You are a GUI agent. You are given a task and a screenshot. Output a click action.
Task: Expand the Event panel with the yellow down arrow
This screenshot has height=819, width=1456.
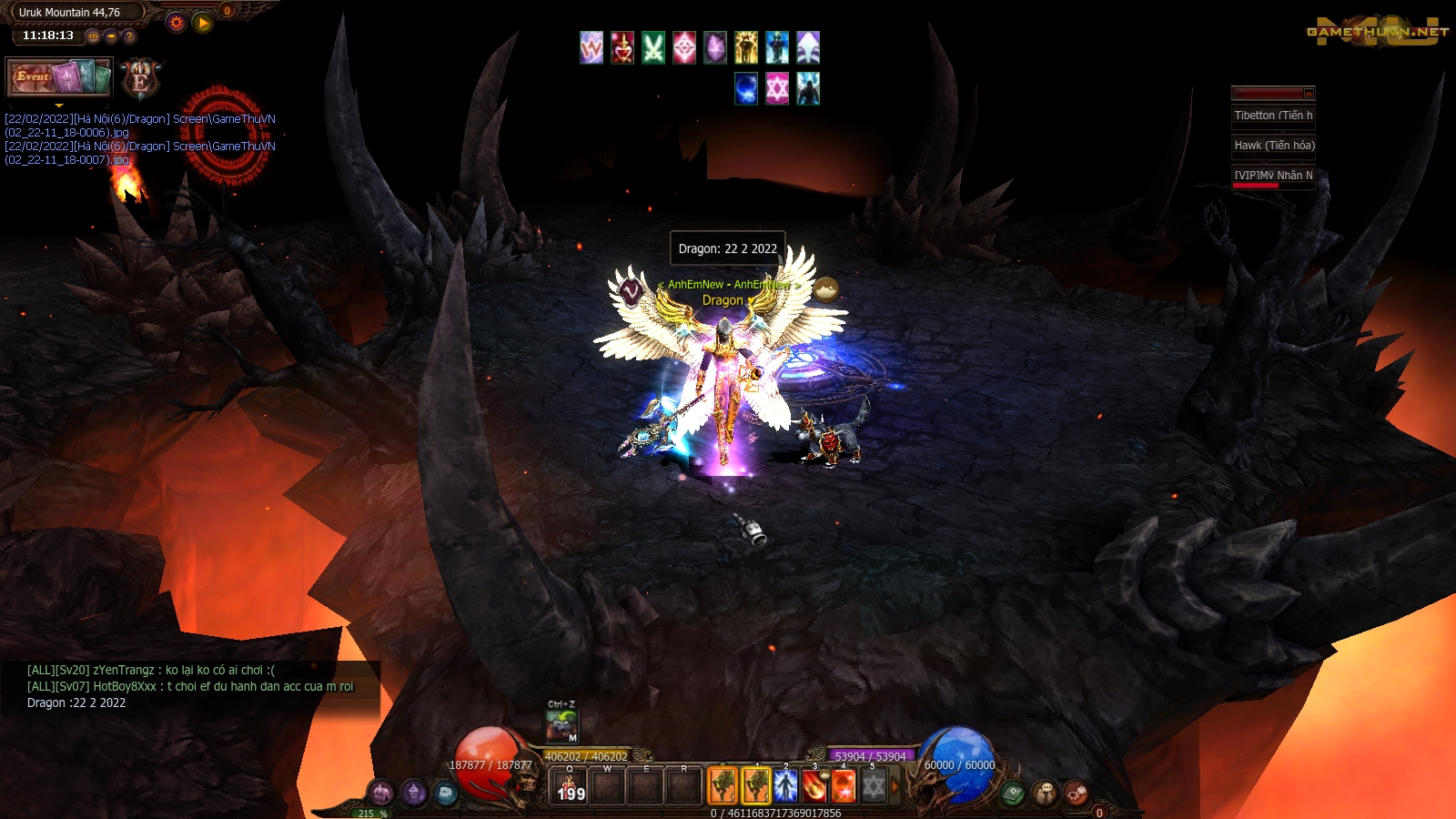(59, 106)
